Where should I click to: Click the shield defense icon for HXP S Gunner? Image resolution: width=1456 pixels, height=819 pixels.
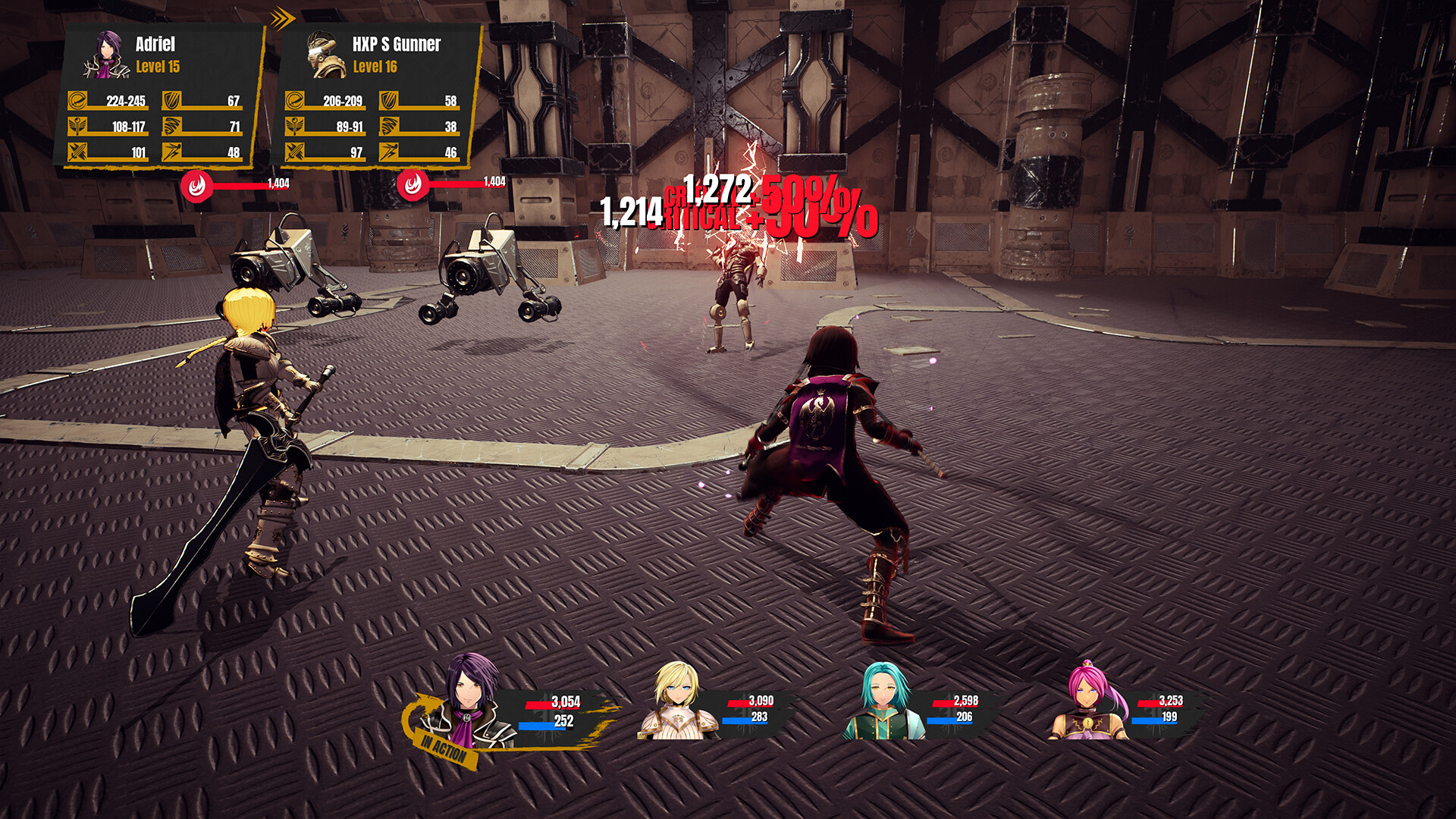388,99
